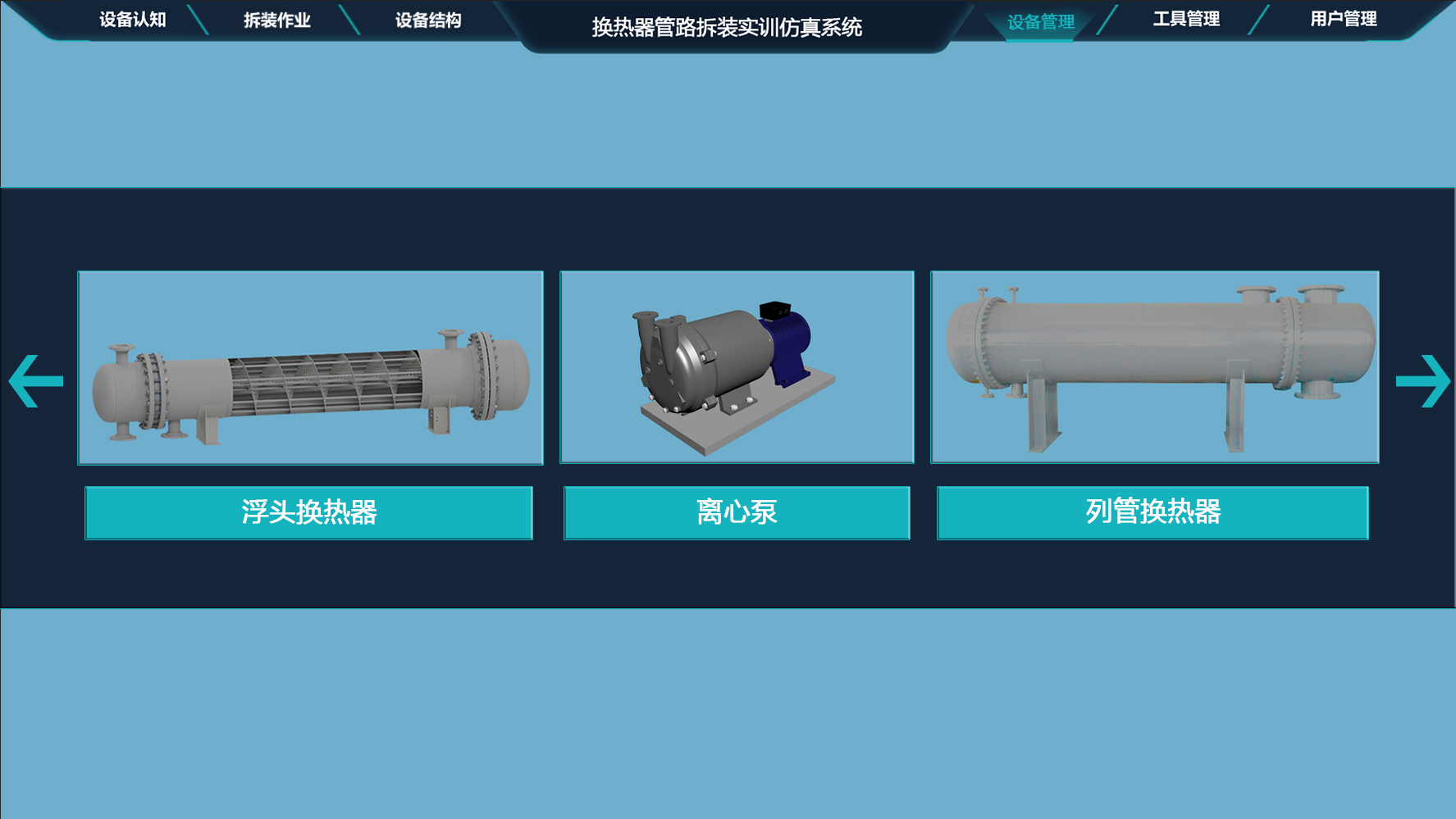This screenshot has width=1456, height=819.
Task: Open the 离心泵 centrifugal pump model image
Action: pyautogui.click(x=736, y=367)
